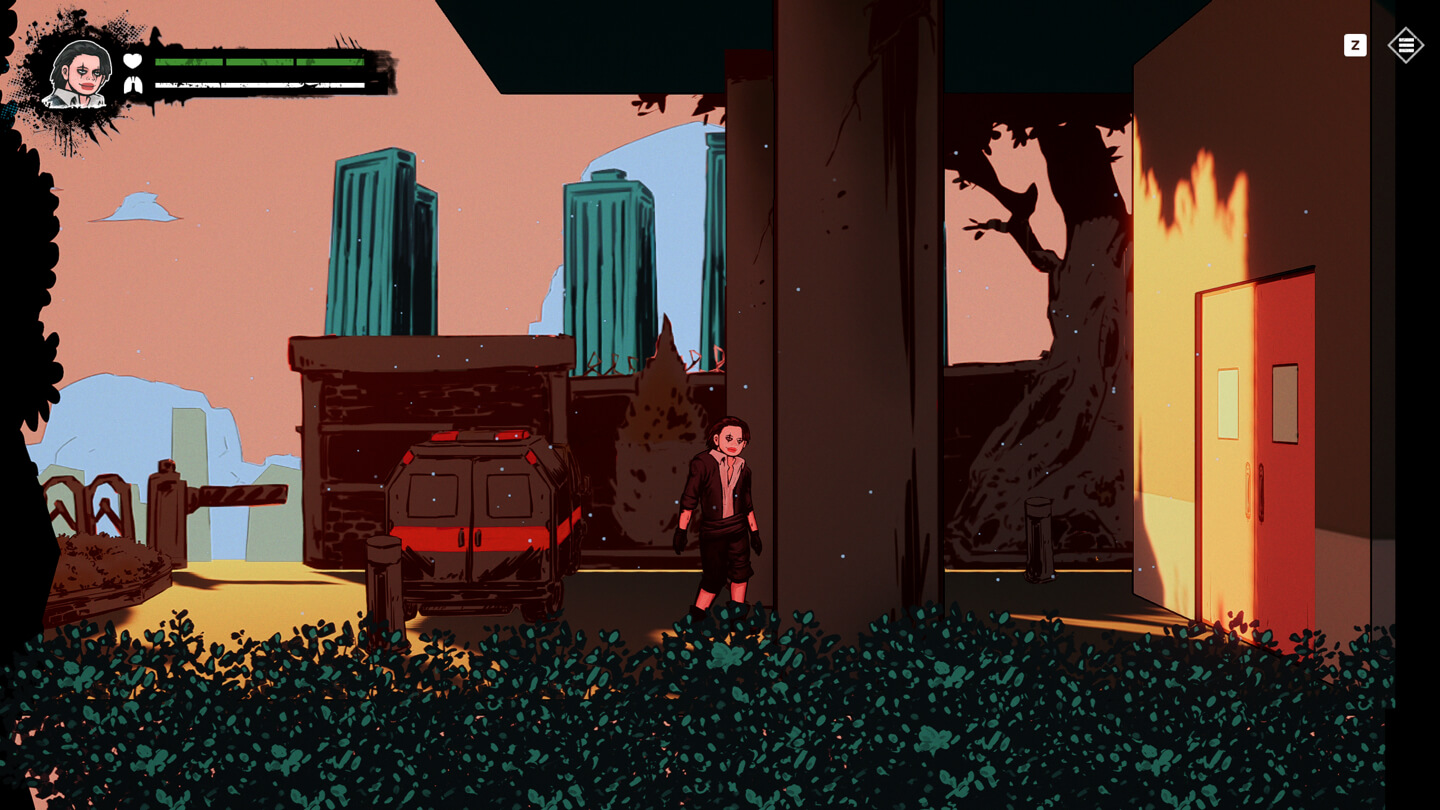Open the diamond-shaped hamburger menu

1405,45
